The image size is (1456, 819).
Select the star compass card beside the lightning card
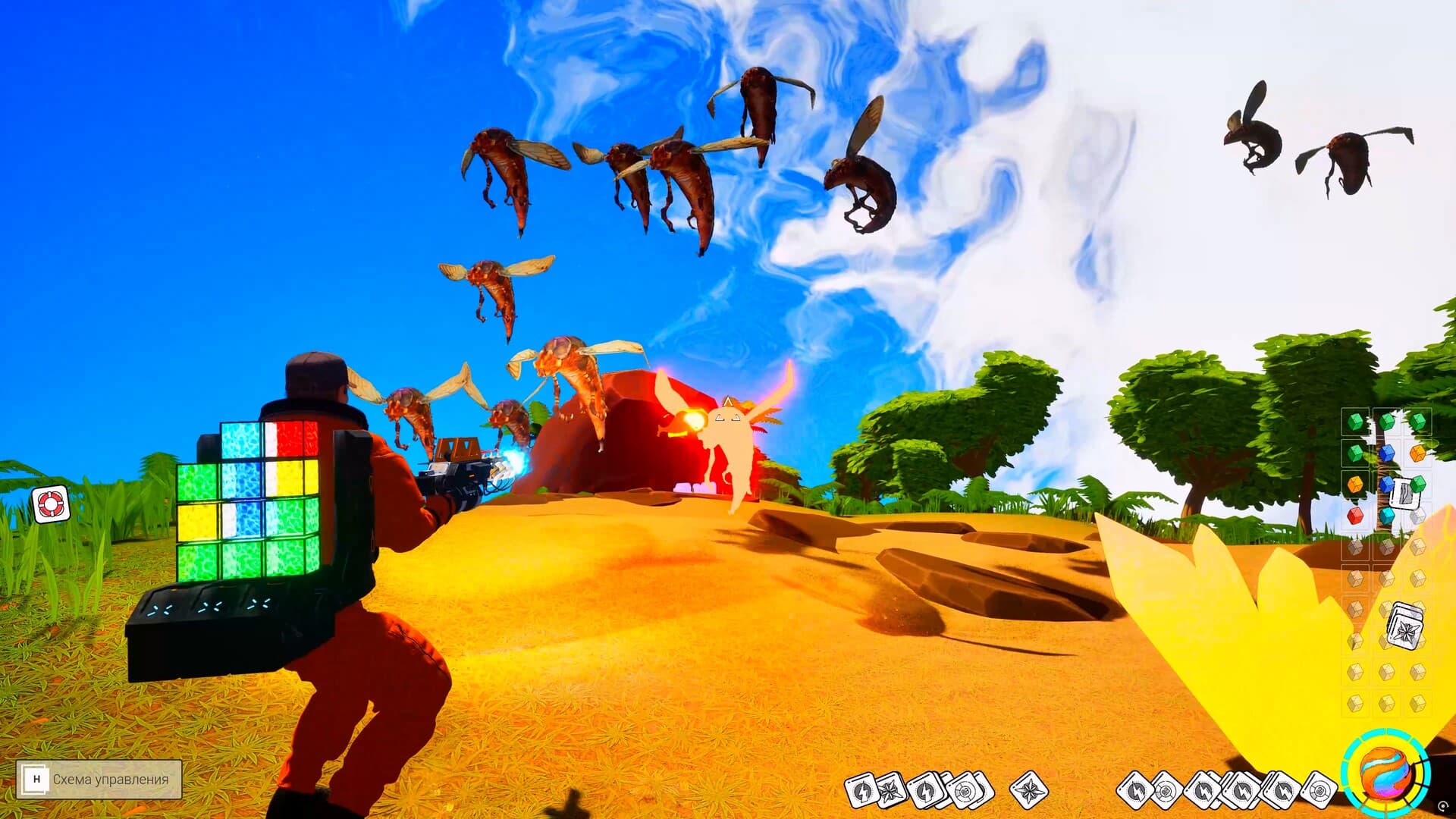coord(889,791)
